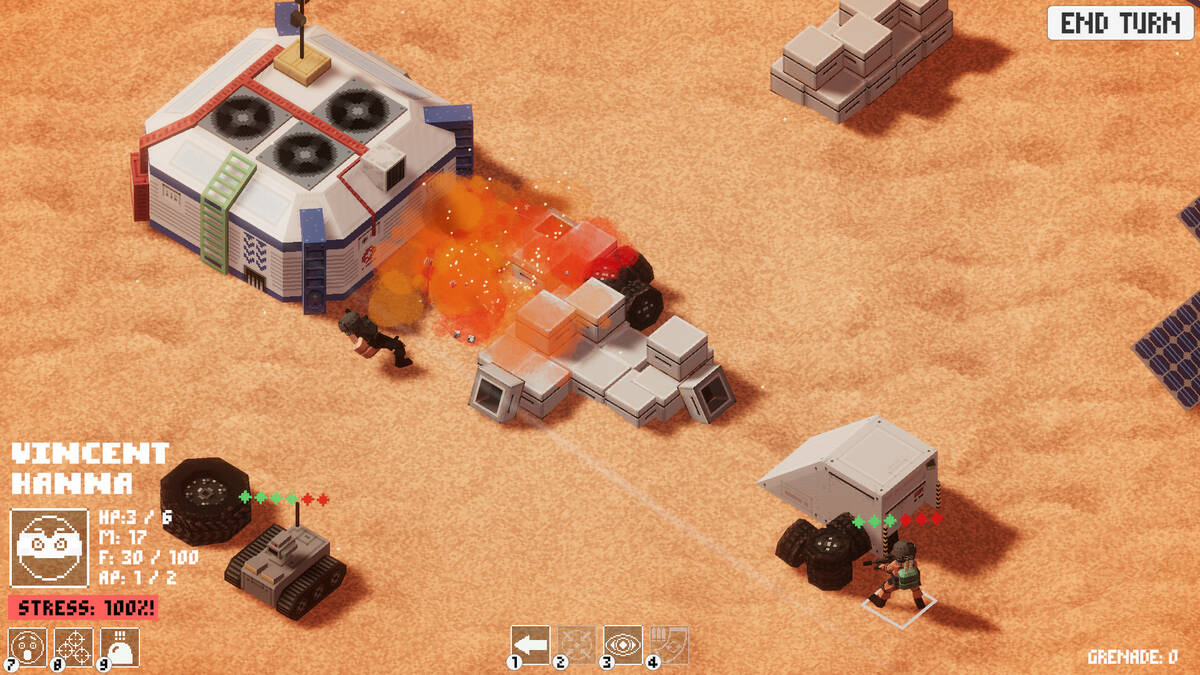Viewport: 1200px width, 675px height.
Task: Select the soldier standing on the highlighted tile
Action: (x=900, y=575)
